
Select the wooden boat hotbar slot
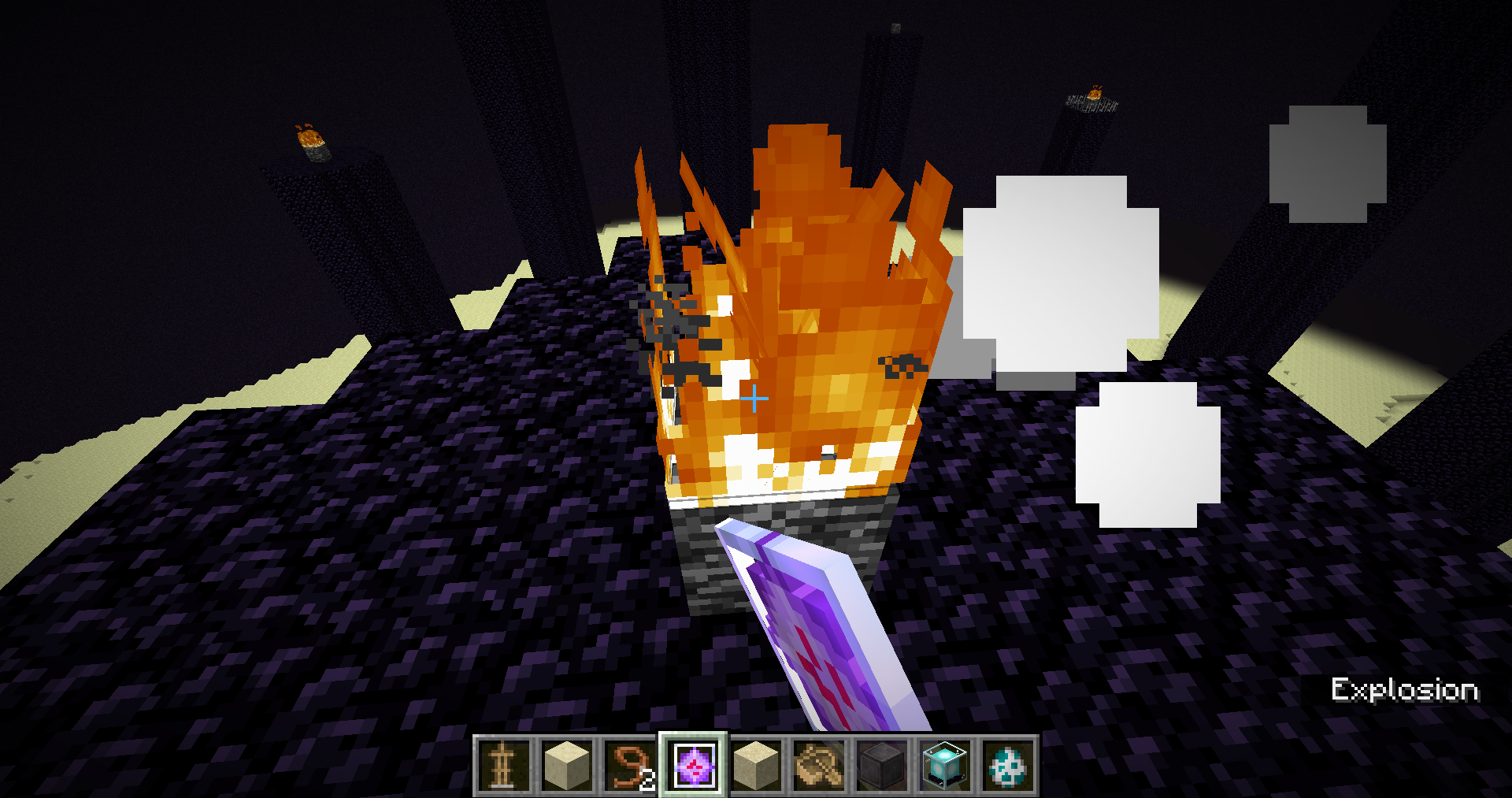[x=819, y=765]
